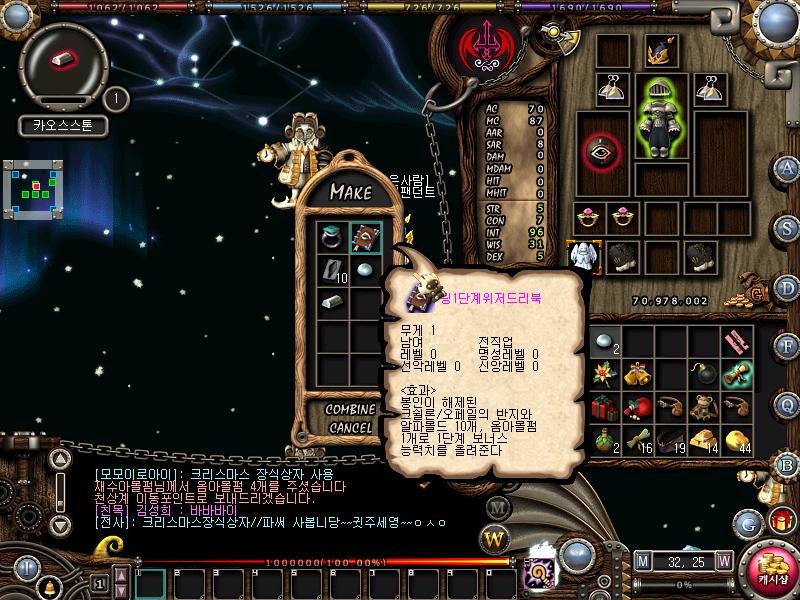Open the minimap in the left panel
Screen dimensions: 800x600
point(37,187)
